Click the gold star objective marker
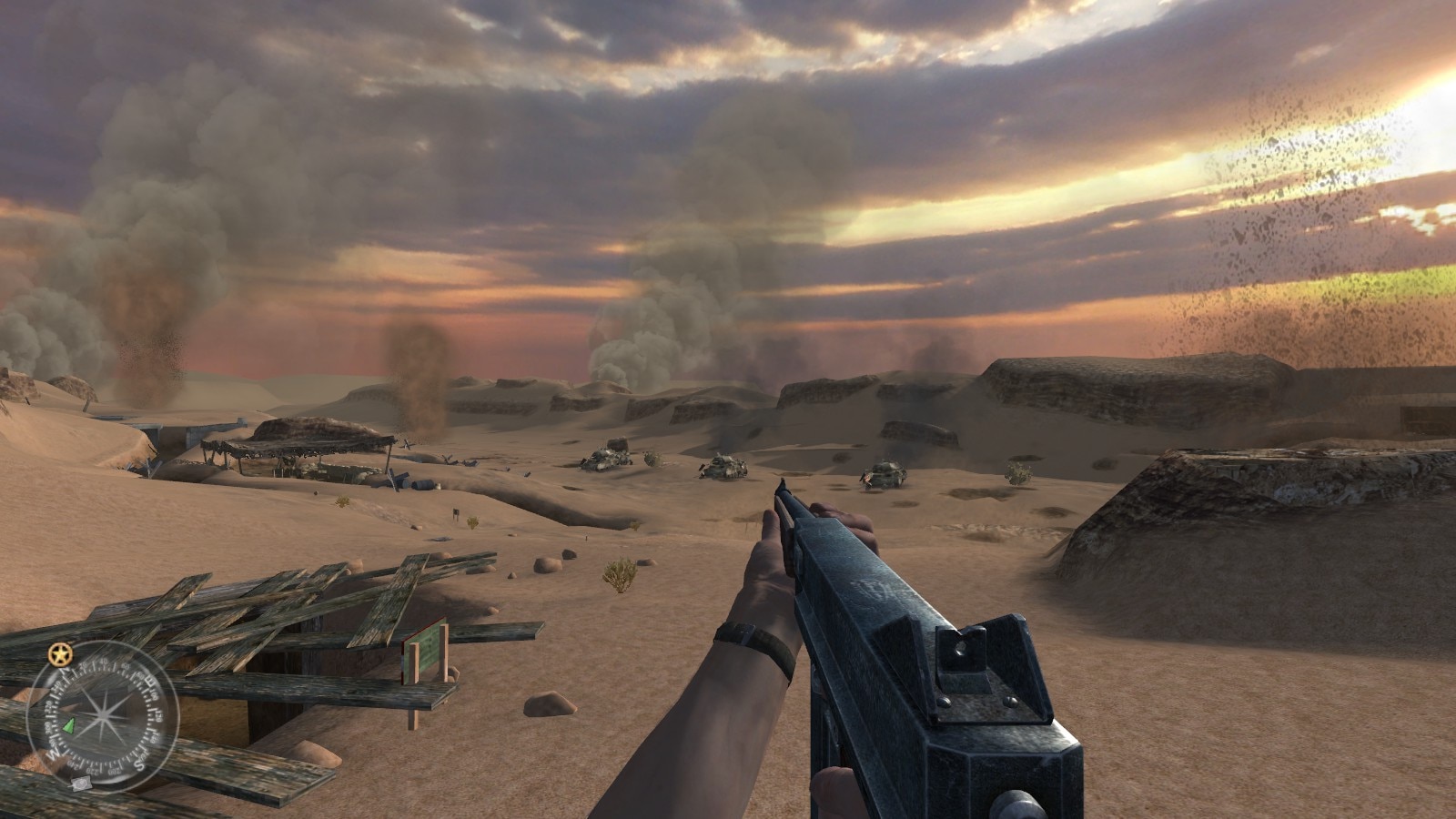Viewport: 1456px width, 819px height. click(59, 653)
